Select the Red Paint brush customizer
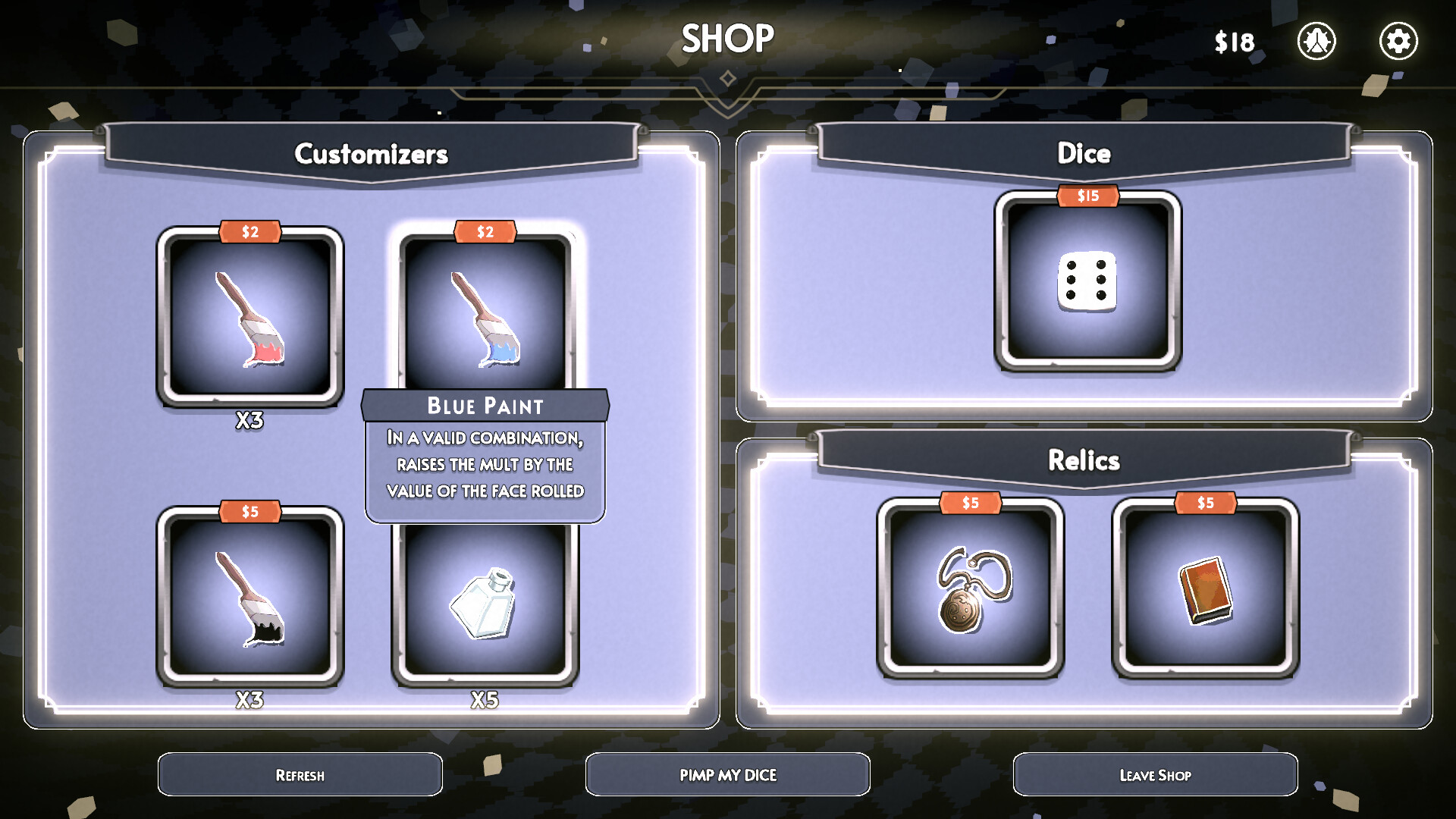 [x=252, y=318]
